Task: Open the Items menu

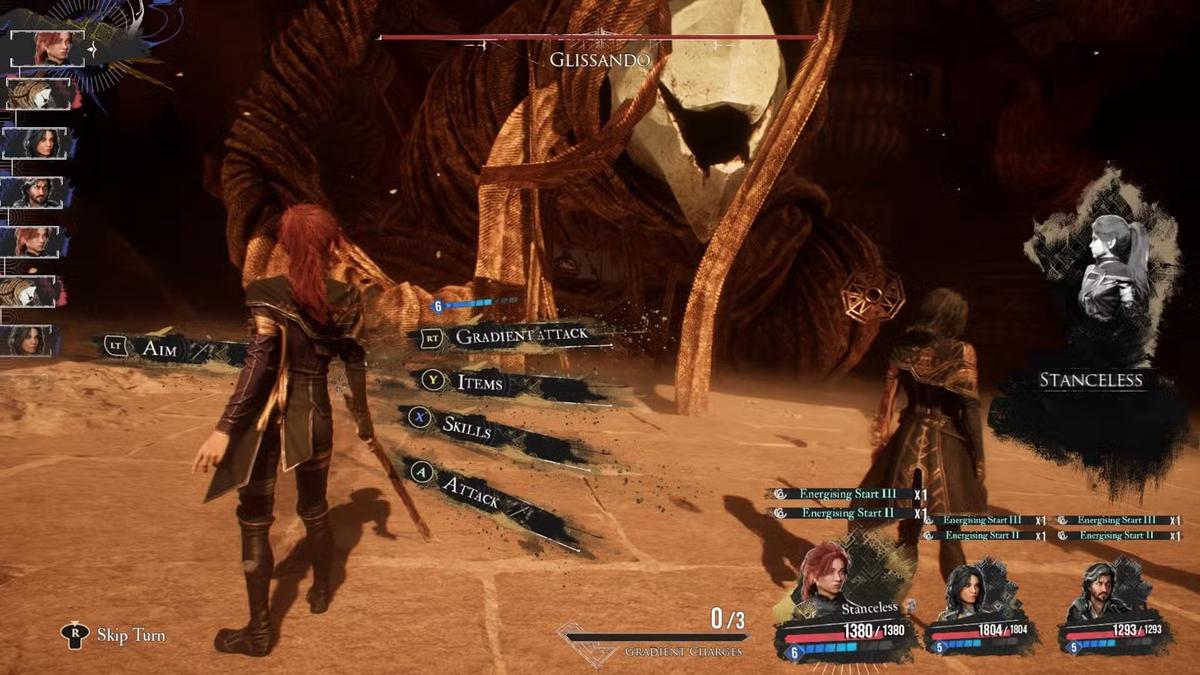Action: 480,382
